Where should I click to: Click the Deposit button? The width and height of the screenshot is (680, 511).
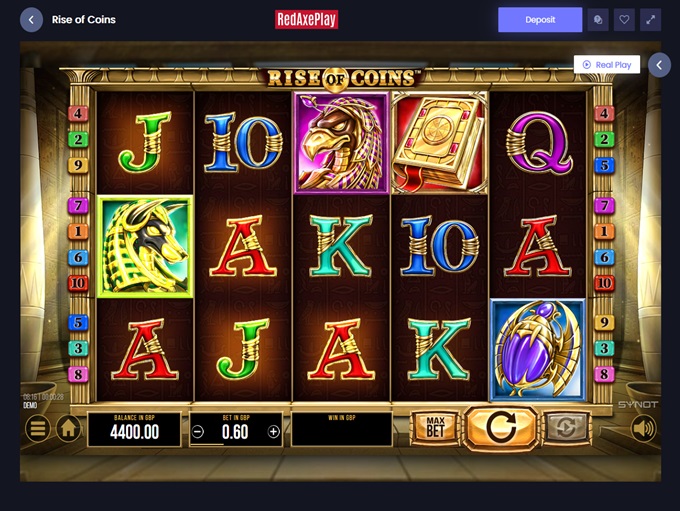(x=540, y=19)
